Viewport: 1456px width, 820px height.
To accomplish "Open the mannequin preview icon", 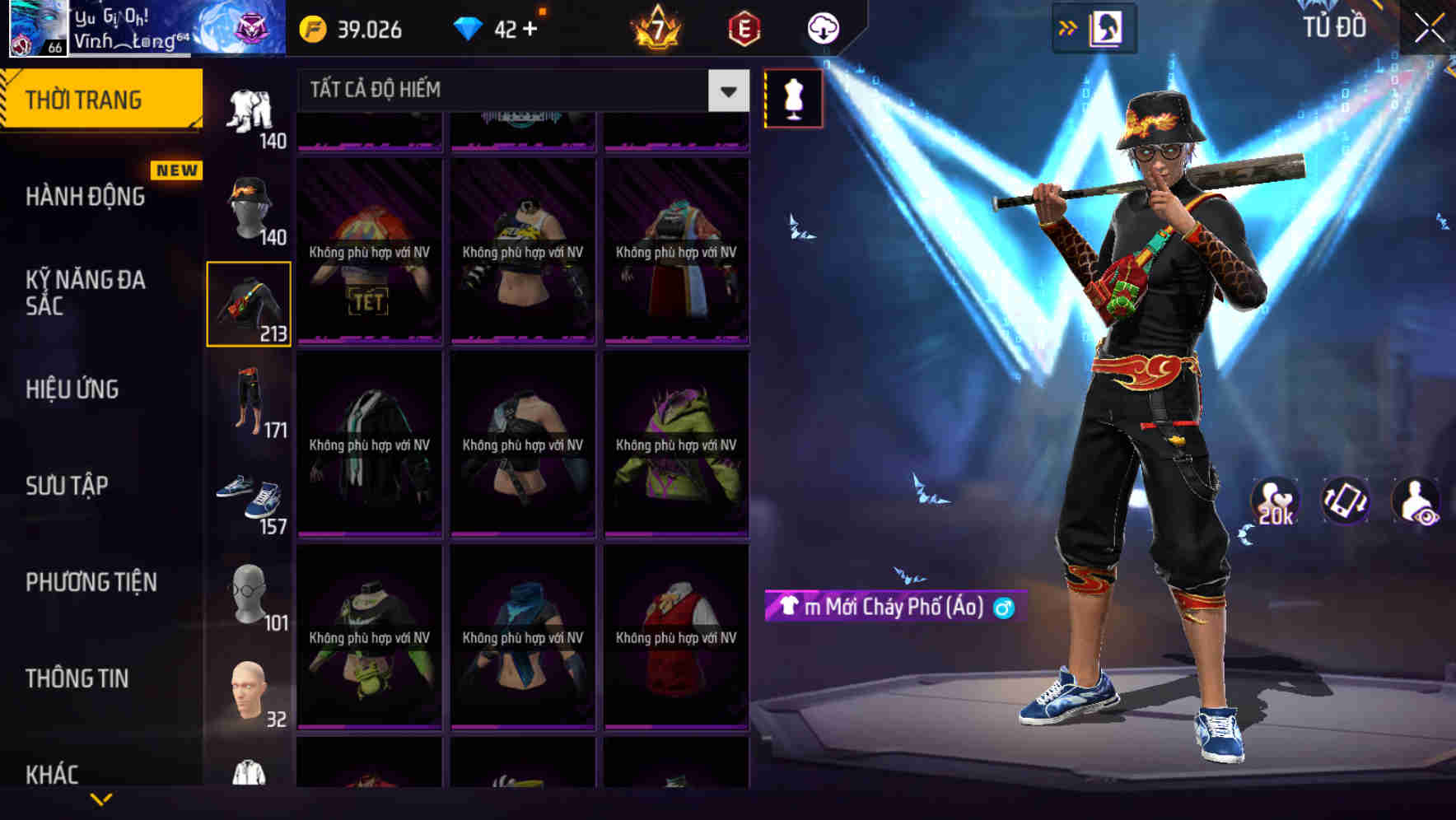I will point(793,96).
